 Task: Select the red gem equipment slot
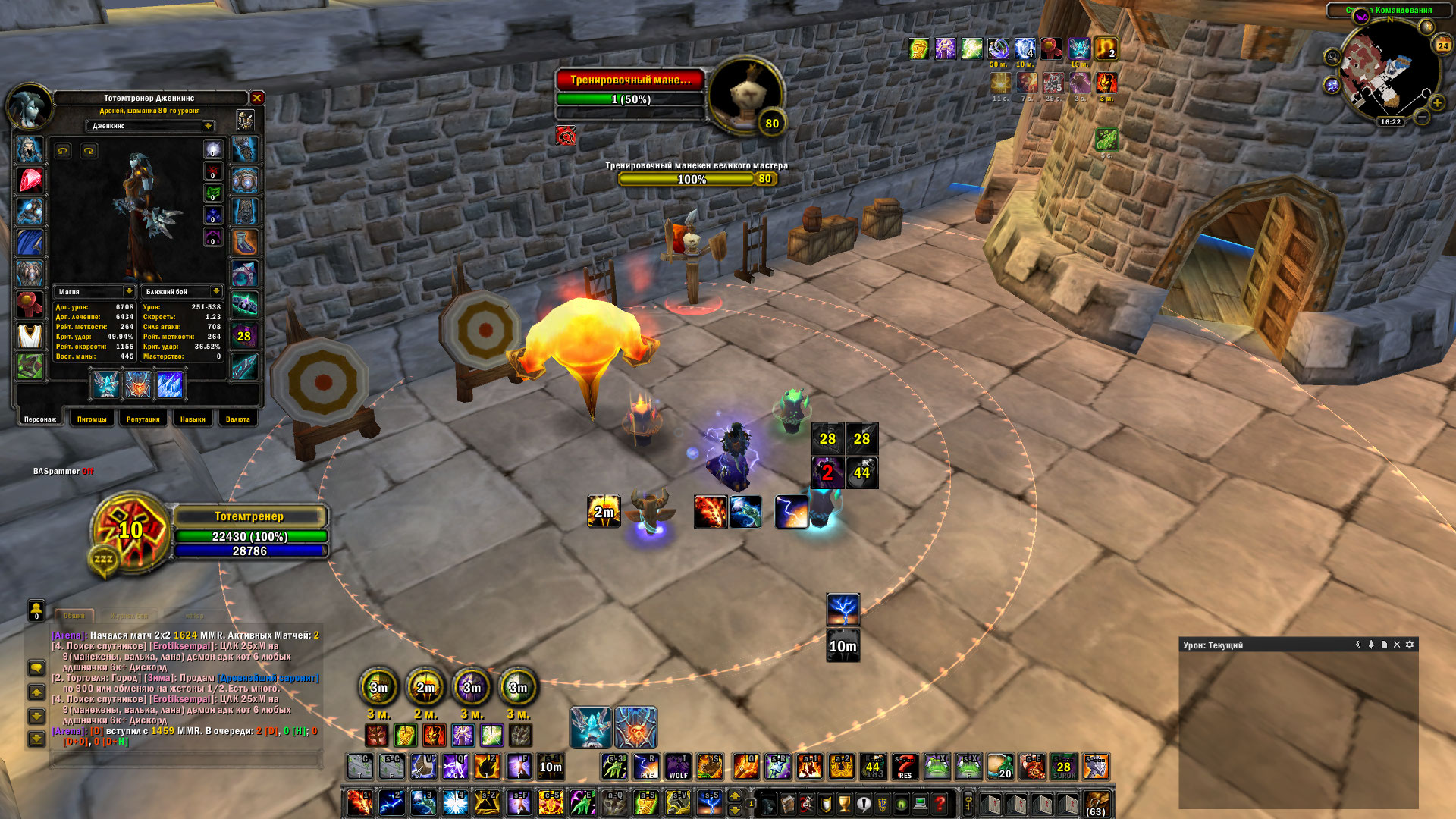(30, 180)
